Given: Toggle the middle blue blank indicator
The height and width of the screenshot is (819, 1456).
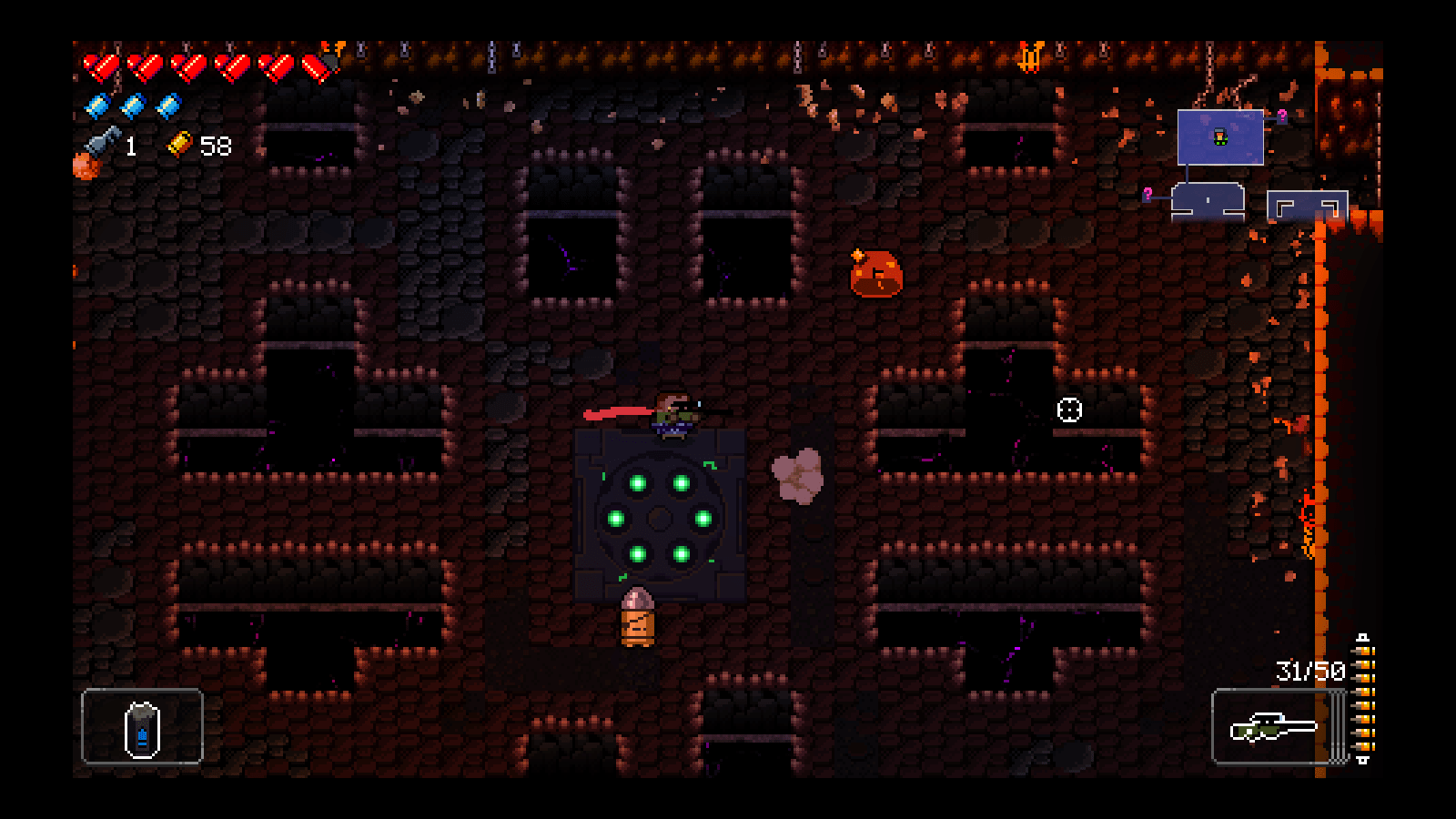Looking at the screenshot, I should (x=133, y=106).
